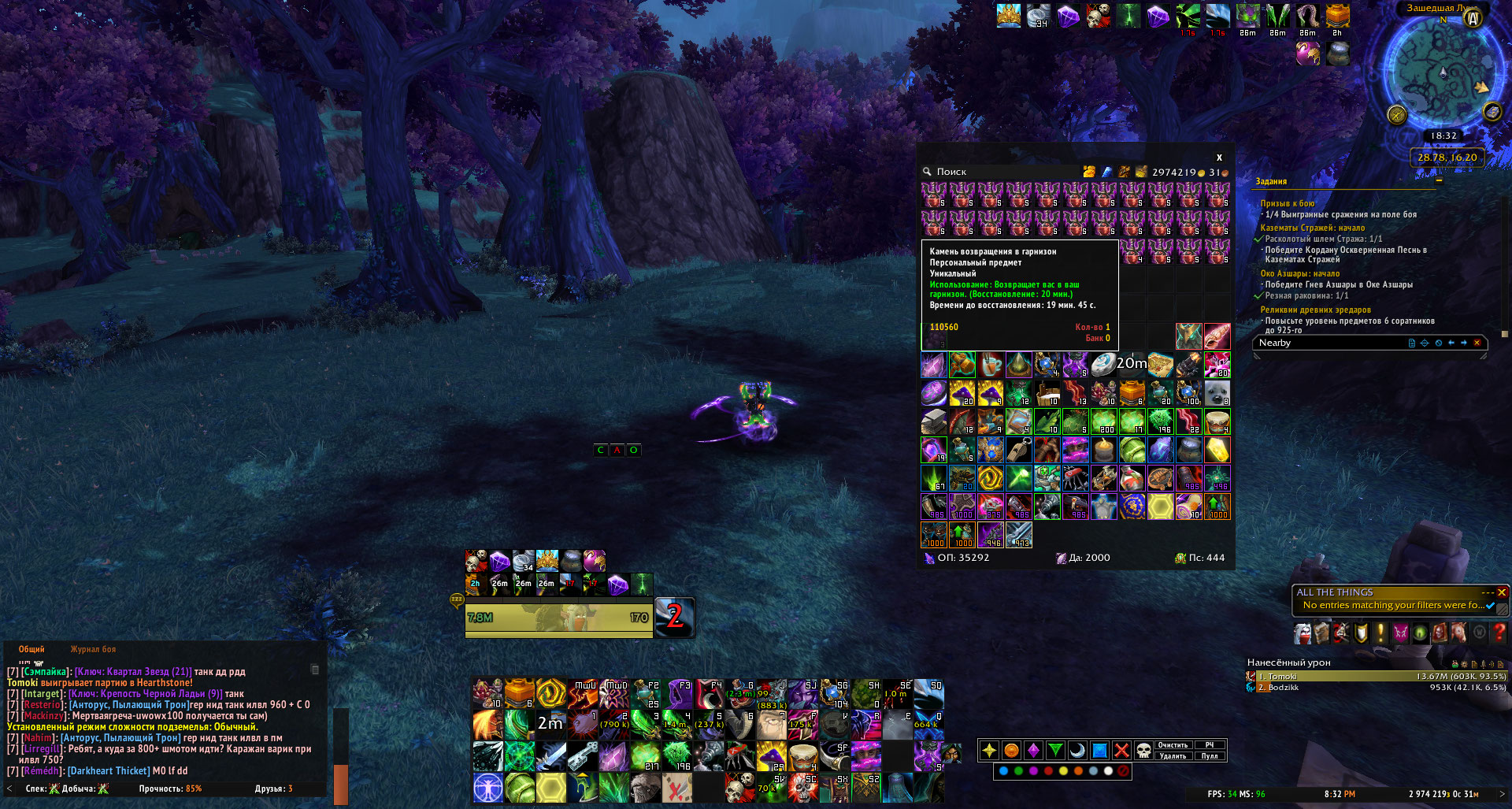This screenshot has width=1512, height=809.
Task: Switch to the Общий chat tab
Action: pos(31,650)
